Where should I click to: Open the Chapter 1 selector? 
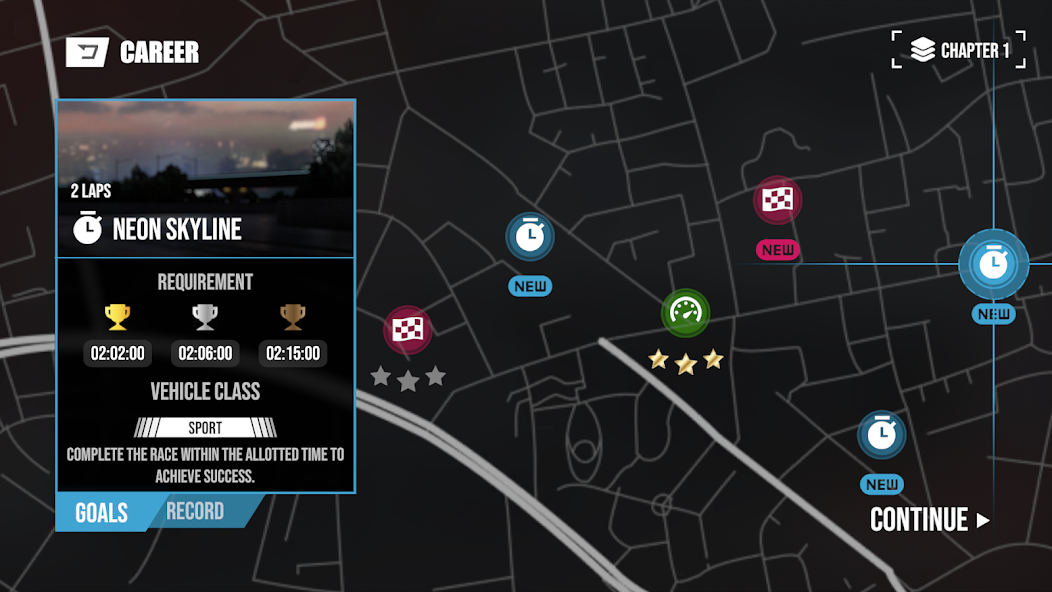tap(959, 50)
